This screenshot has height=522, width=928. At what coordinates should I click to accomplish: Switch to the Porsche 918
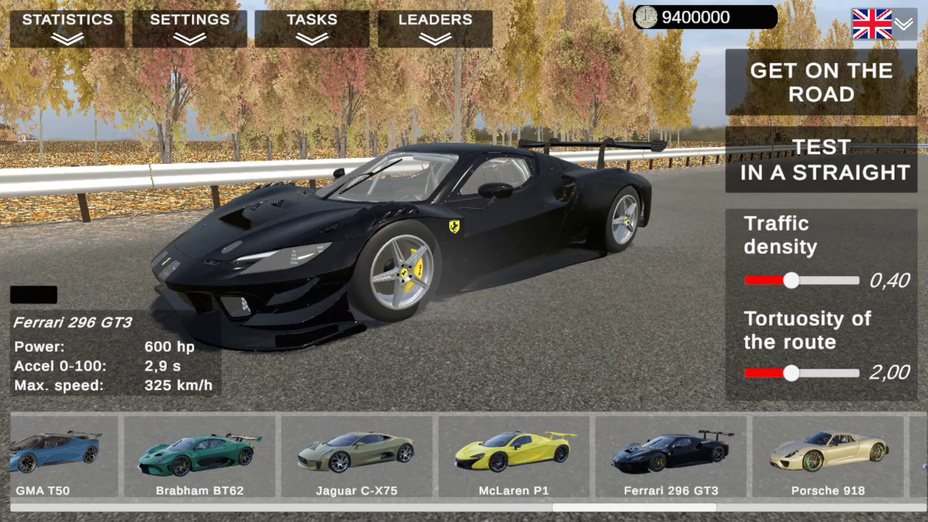click(828, 456)
